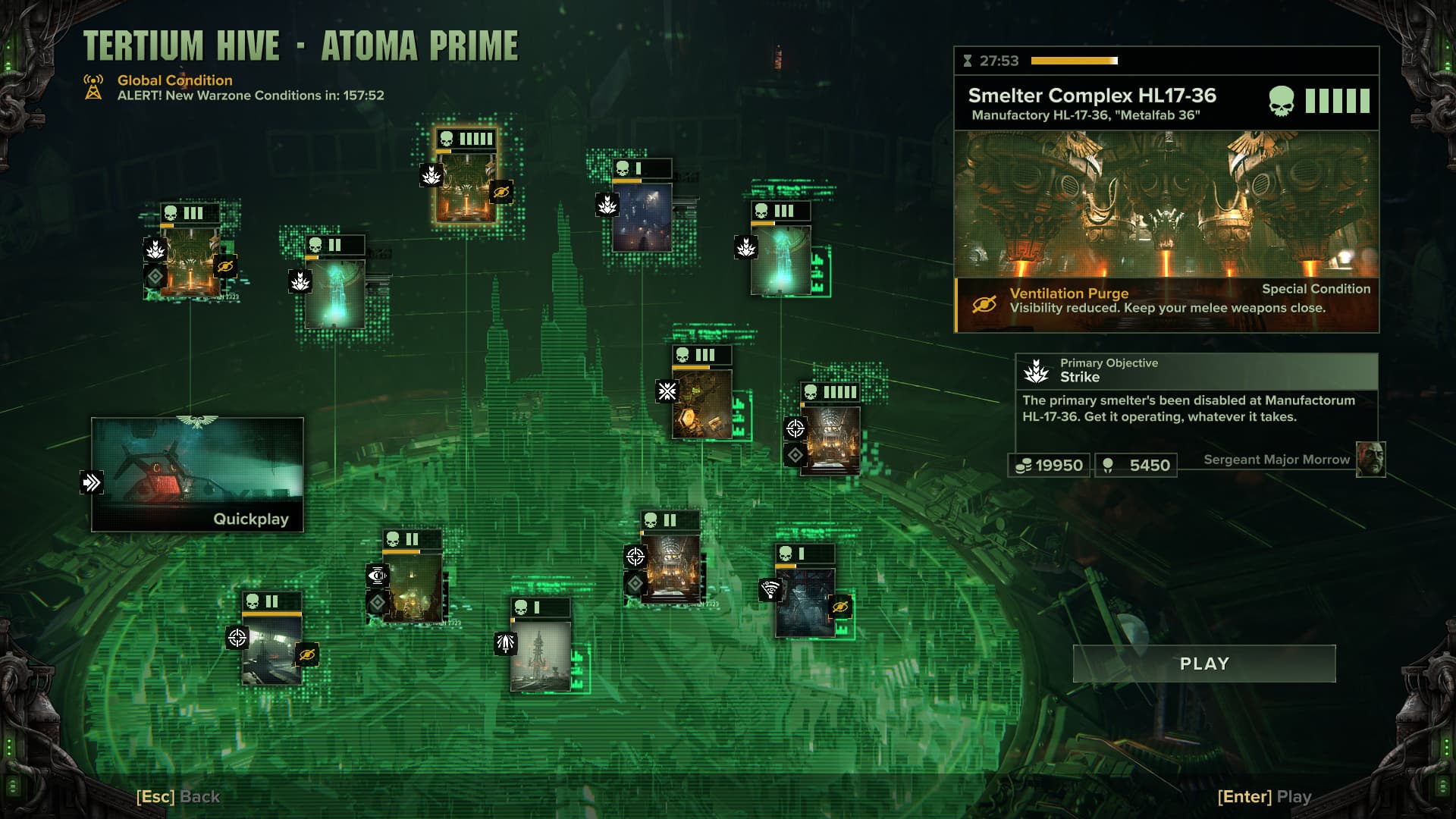Choose the one-bar mission showing a tower
1456x819 pixels.
[x=540, y=656]
